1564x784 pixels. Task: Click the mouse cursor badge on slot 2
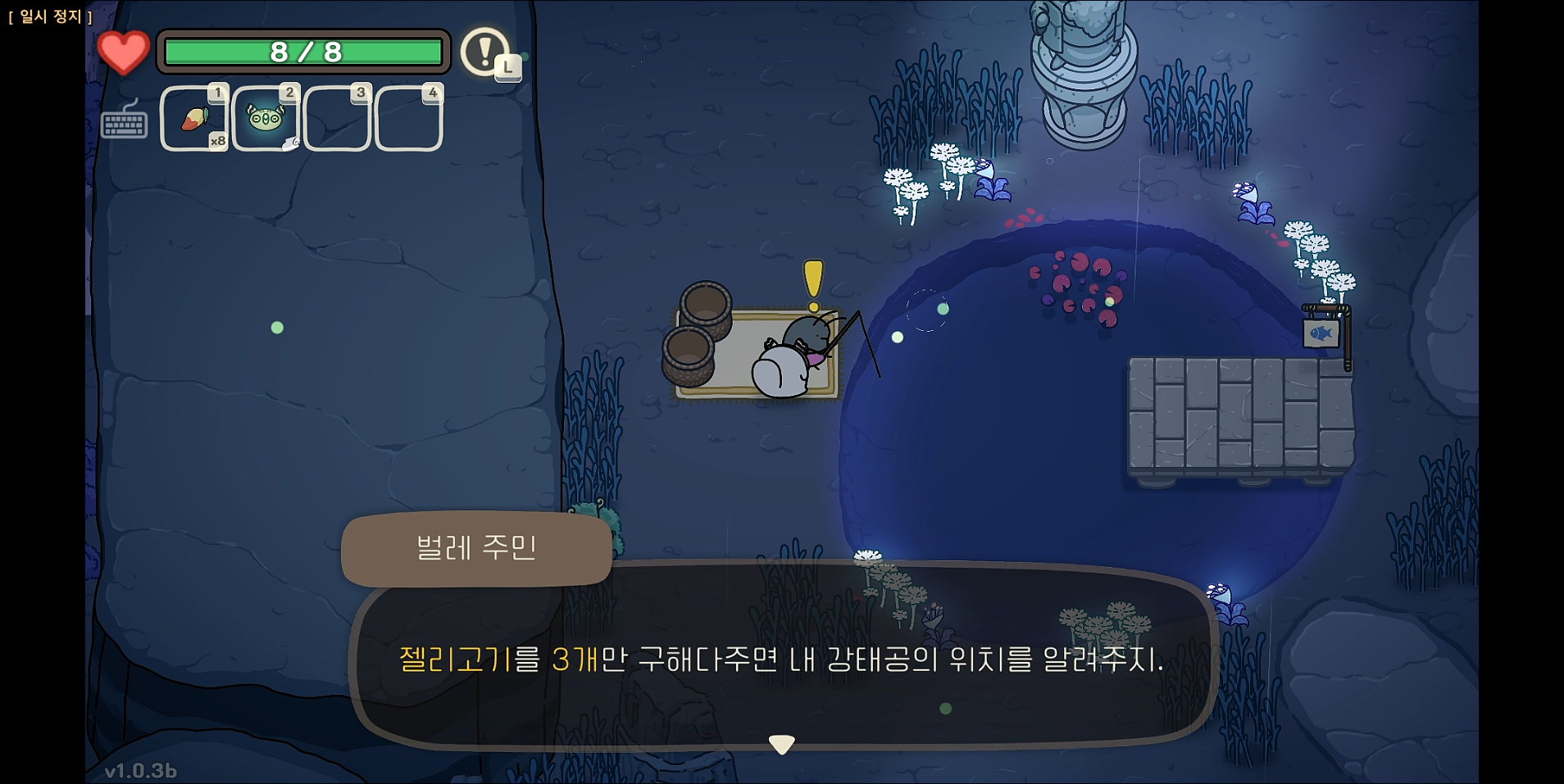[289, 144]
